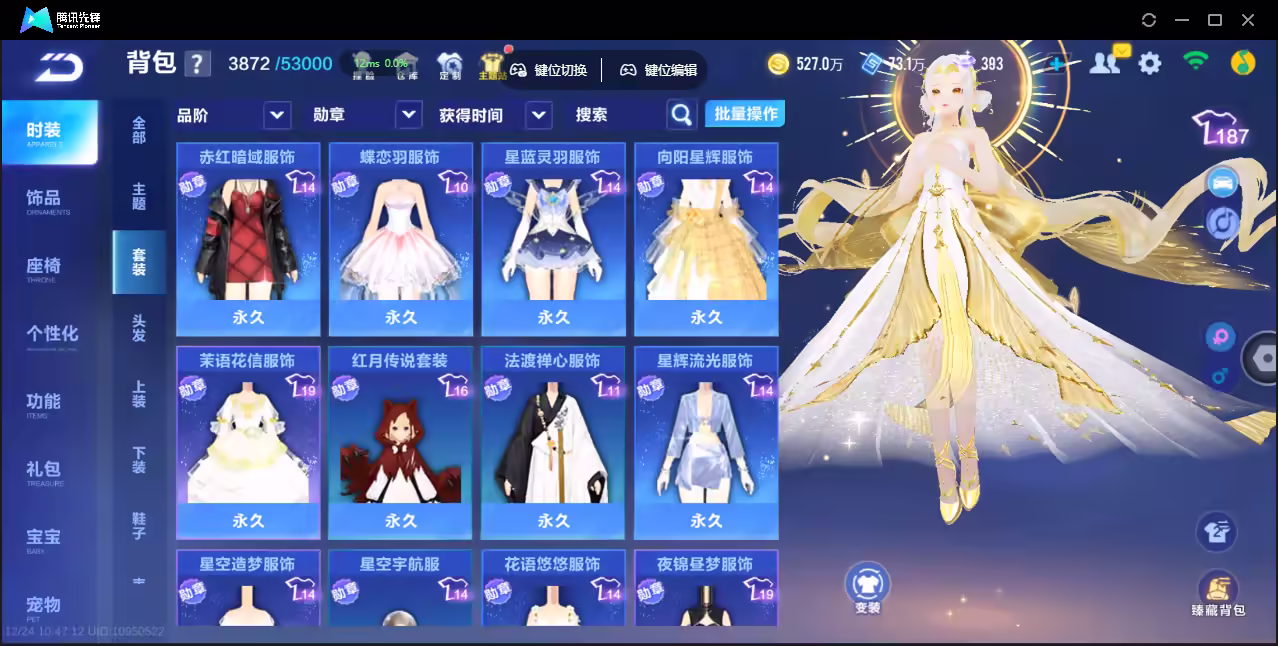The image size is (1278, 646).
Task: Show the 全部 sub-tab items
Action: coord(139,130)
